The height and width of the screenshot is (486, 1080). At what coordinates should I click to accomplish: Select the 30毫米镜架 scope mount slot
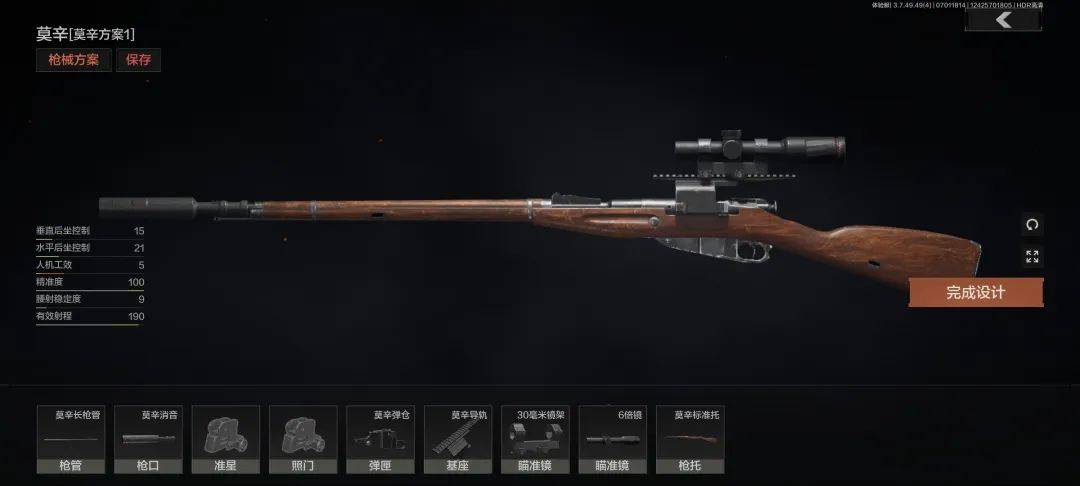point(535,439)
